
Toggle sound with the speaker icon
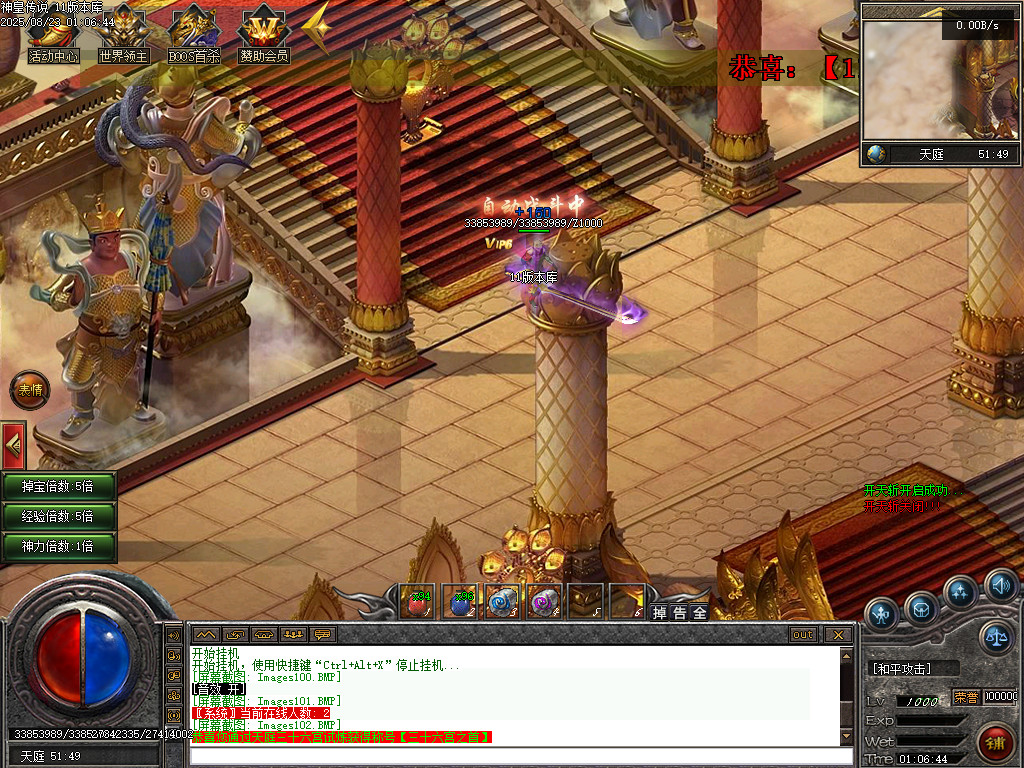[1000, 584]
